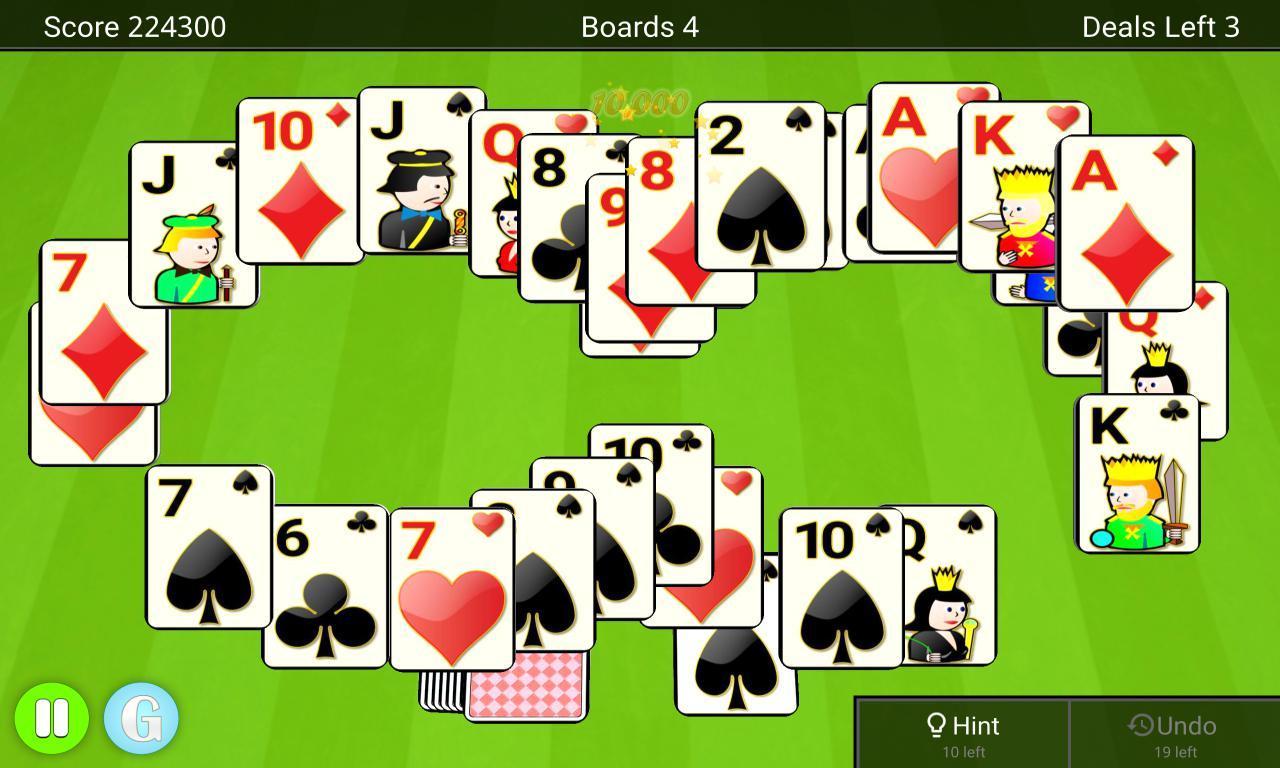This screenshot has height=768, width=1280.
Task: Pause the game with the pause icon
Action: [52, 716]
